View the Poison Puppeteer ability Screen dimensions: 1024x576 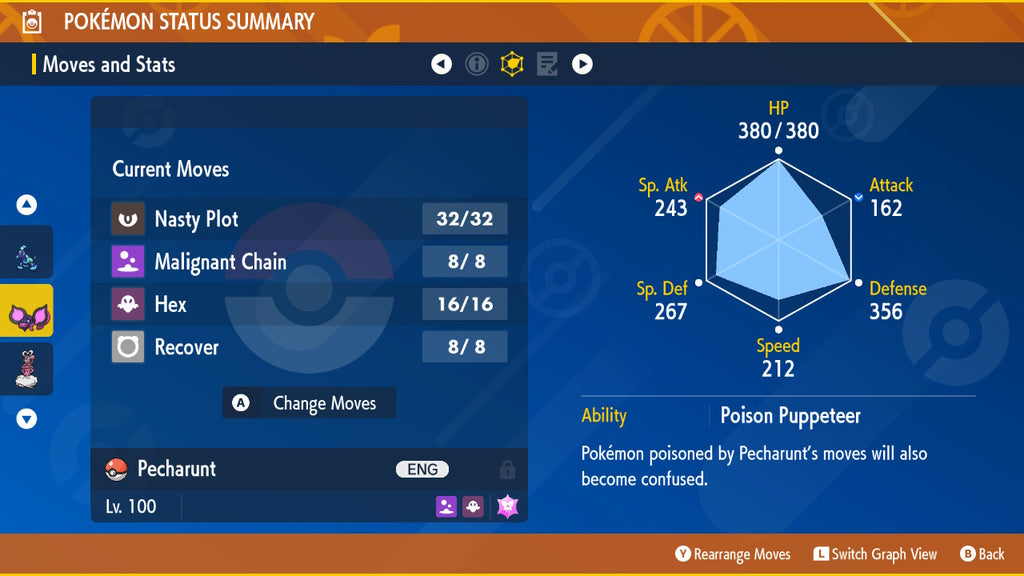point(790,416)
